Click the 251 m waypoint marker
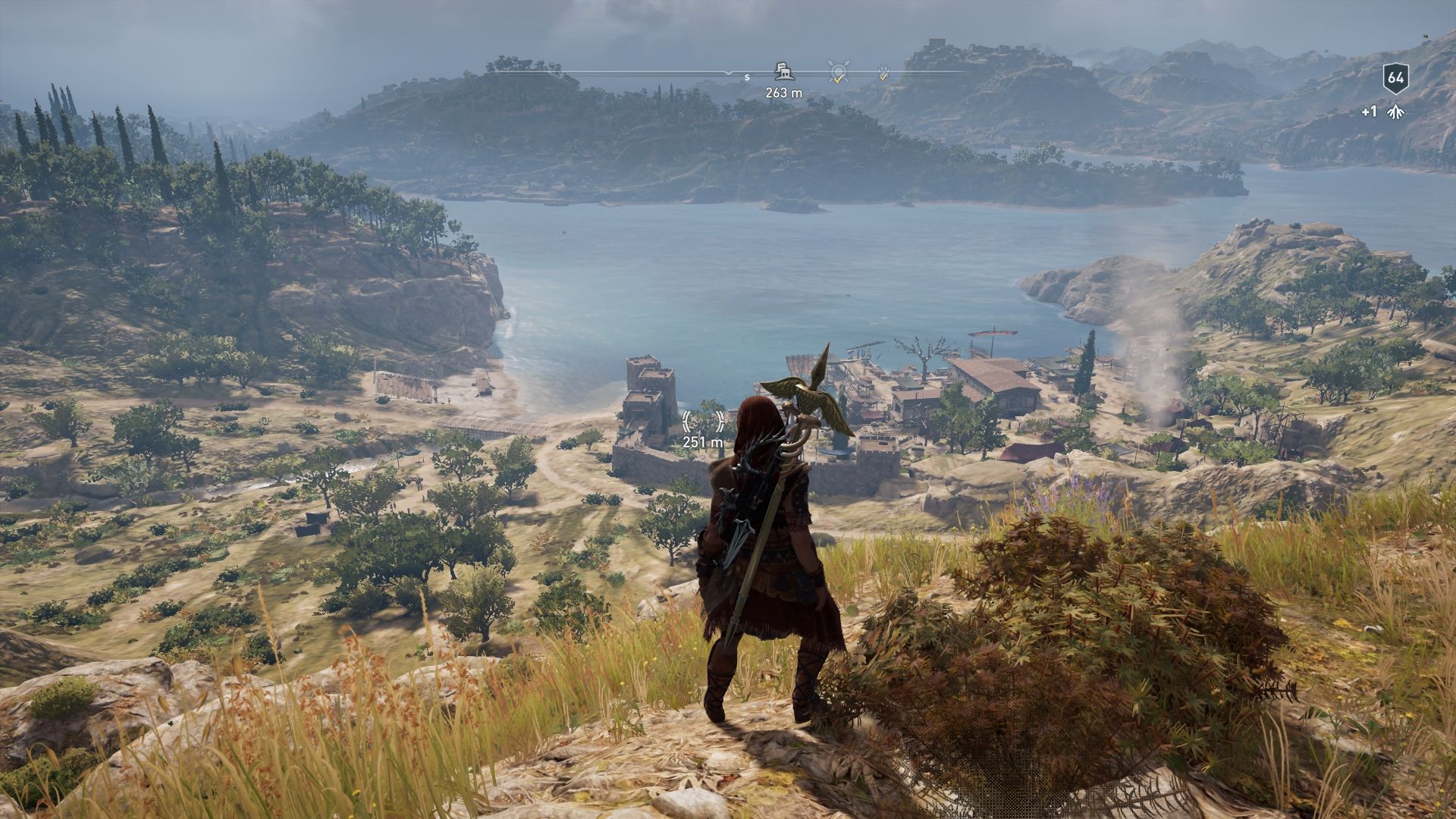 coord(703,422)
